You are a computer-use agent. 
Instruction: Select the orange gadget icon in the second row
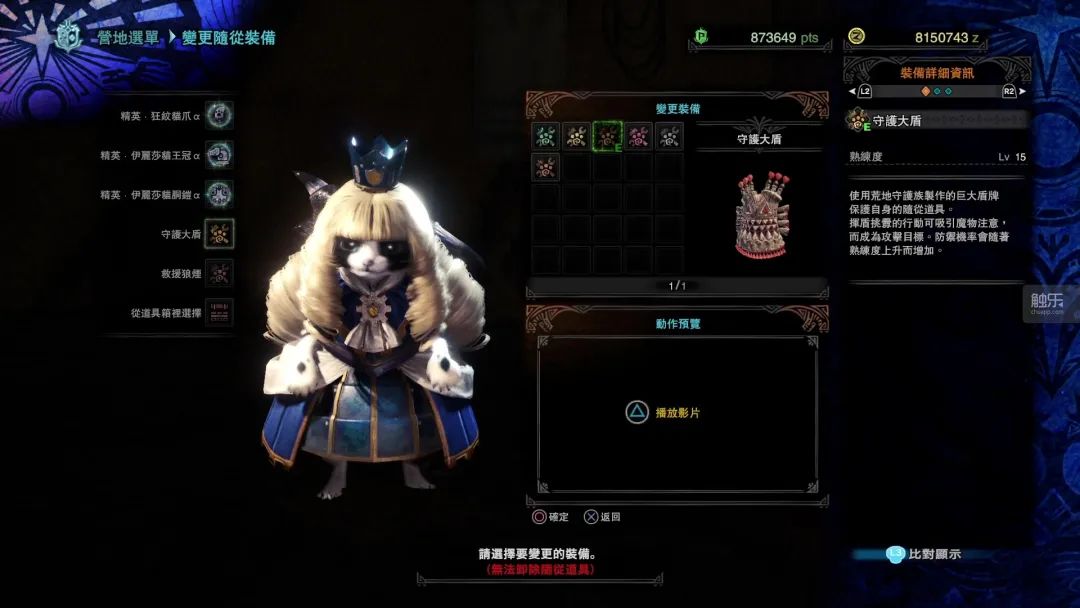pos(546,167)
